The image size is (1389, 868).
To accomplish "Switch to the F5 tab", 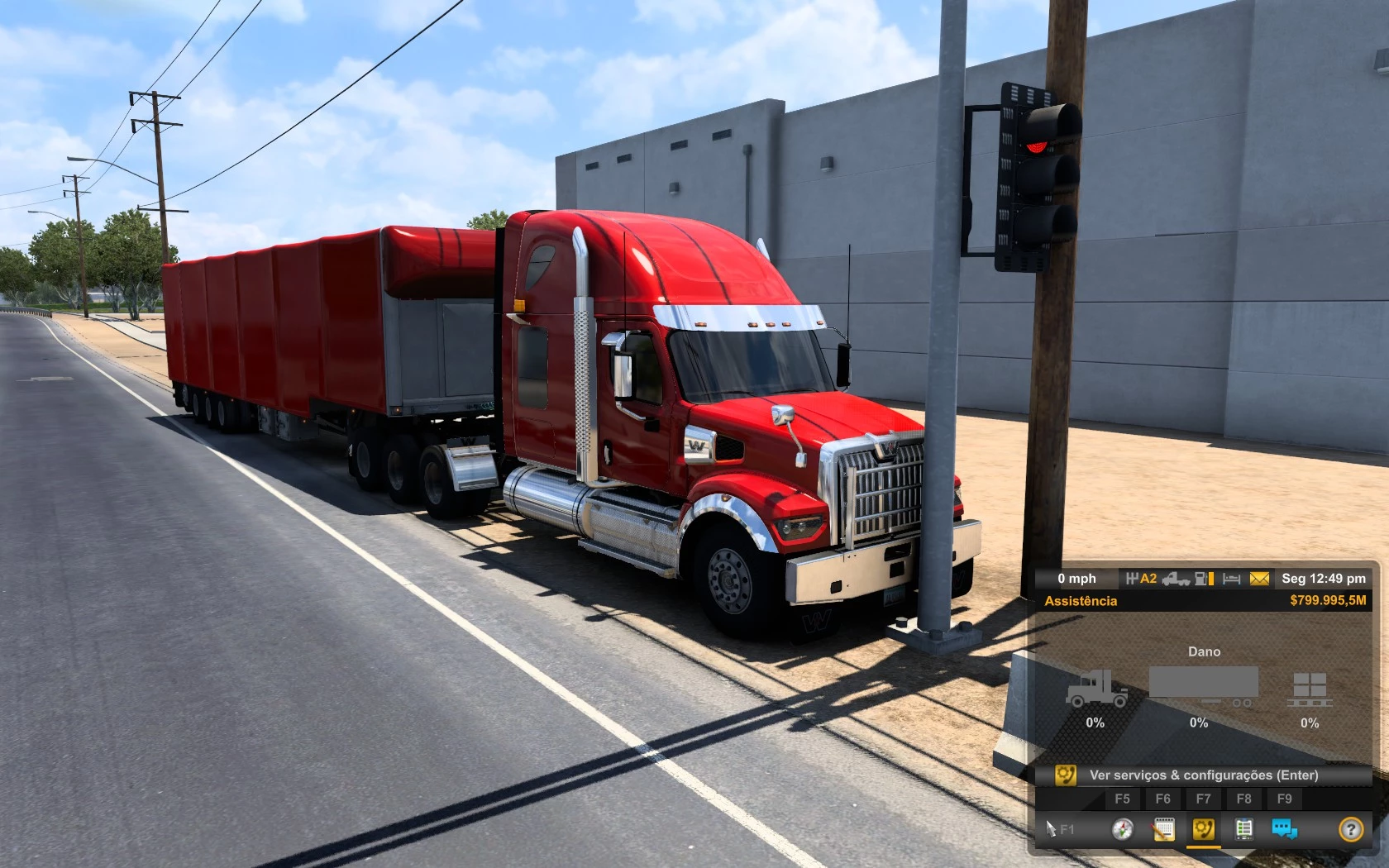I will pyautogui.click(x=1123, y=799).
